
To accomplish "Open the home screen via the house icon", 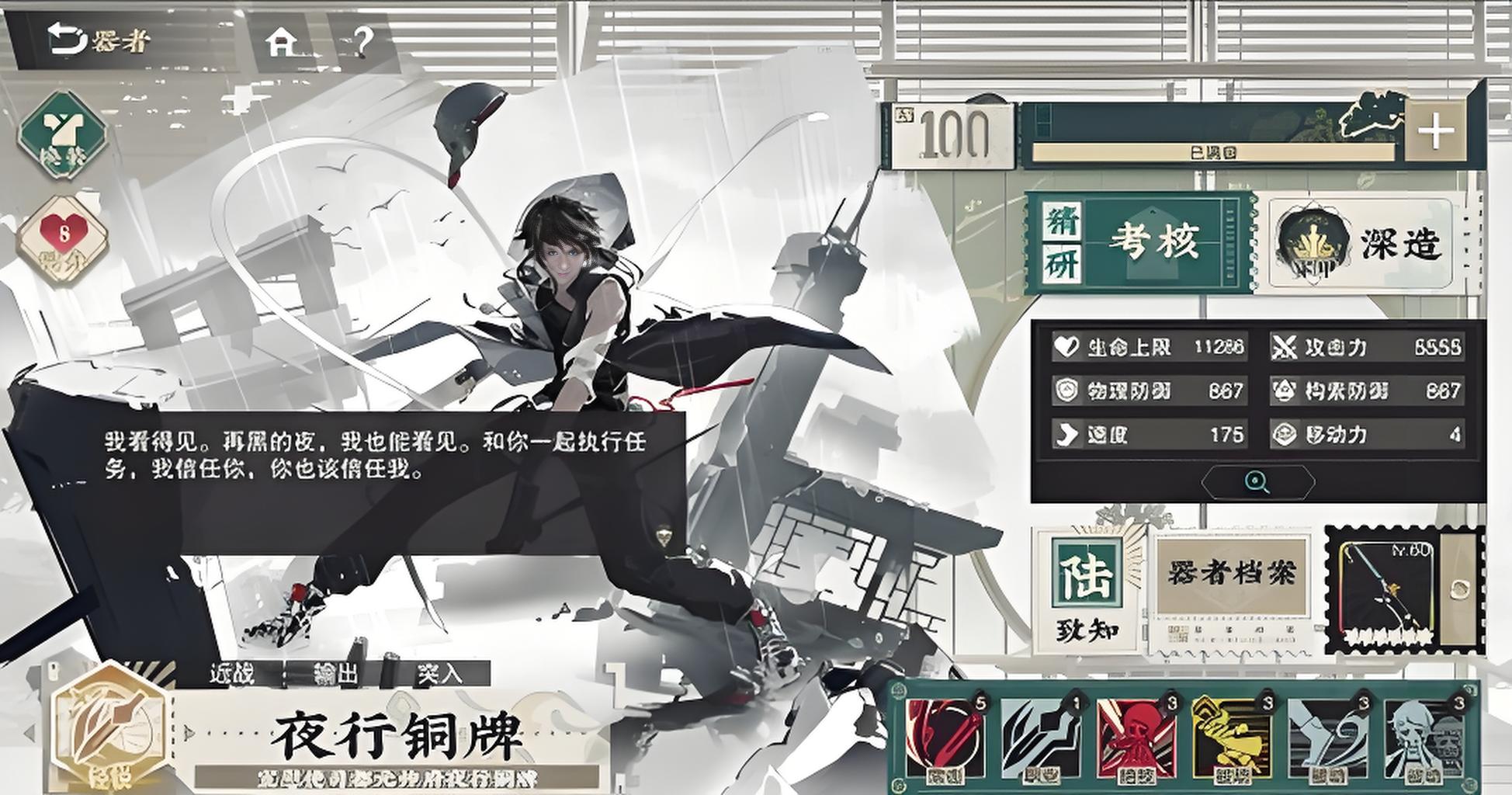I will 281,42.
